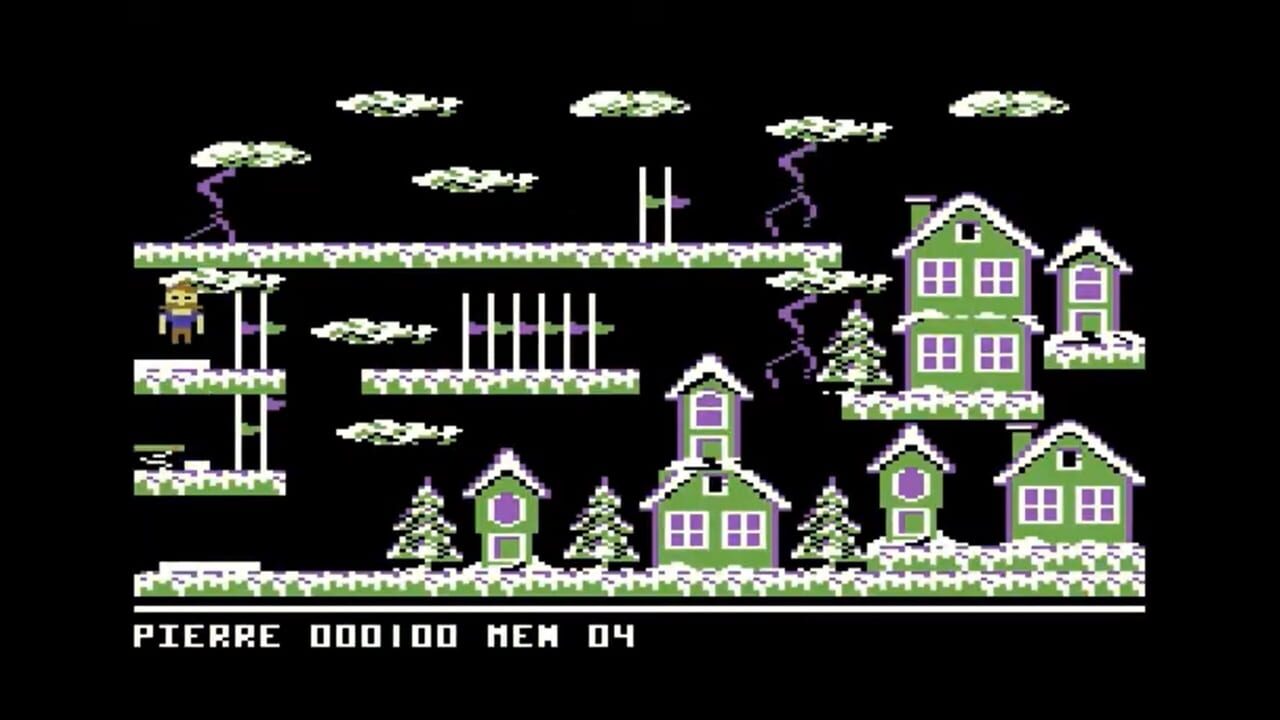Click the snowy cloud at top left
The height and width of the screenshot is (720, 1280).
click(x=250, y=155)
